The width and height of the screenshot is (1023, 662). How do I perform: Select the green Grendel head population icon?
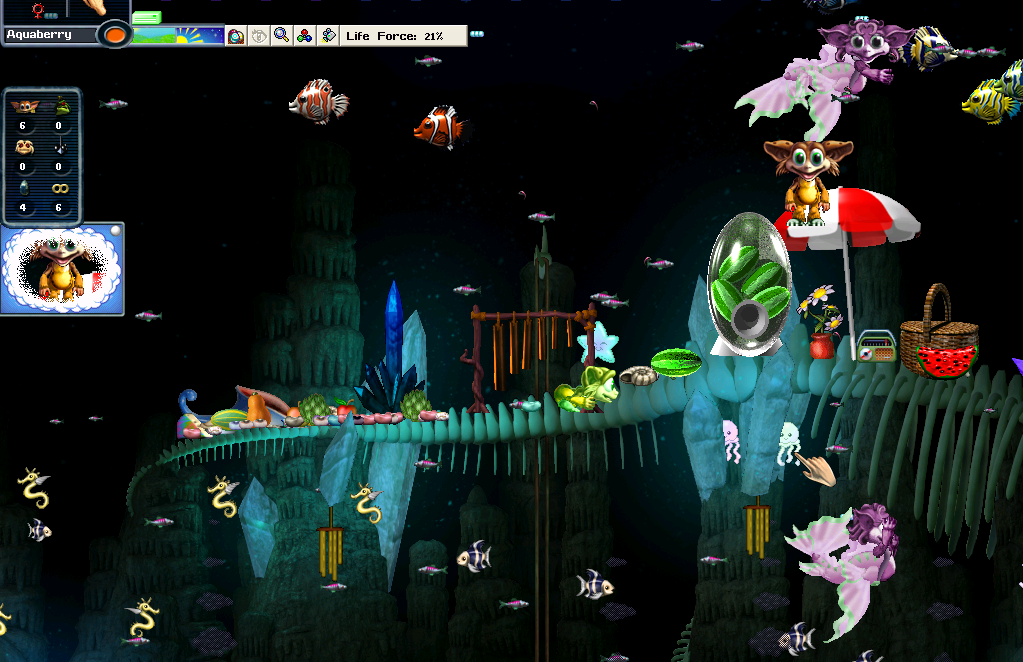[60, 104]
